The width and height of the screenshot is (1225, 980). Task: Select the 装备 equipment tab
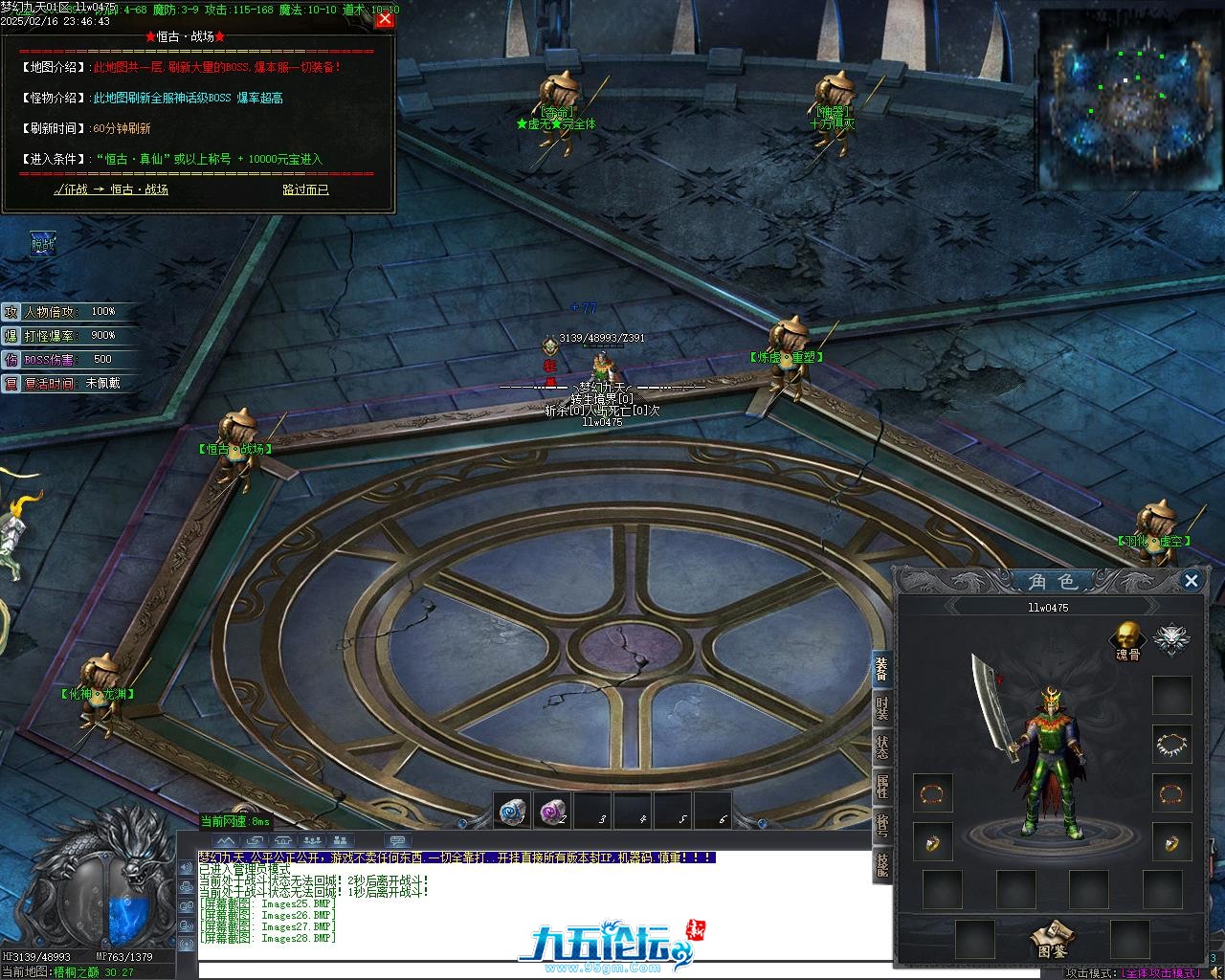tap(881, 670)
